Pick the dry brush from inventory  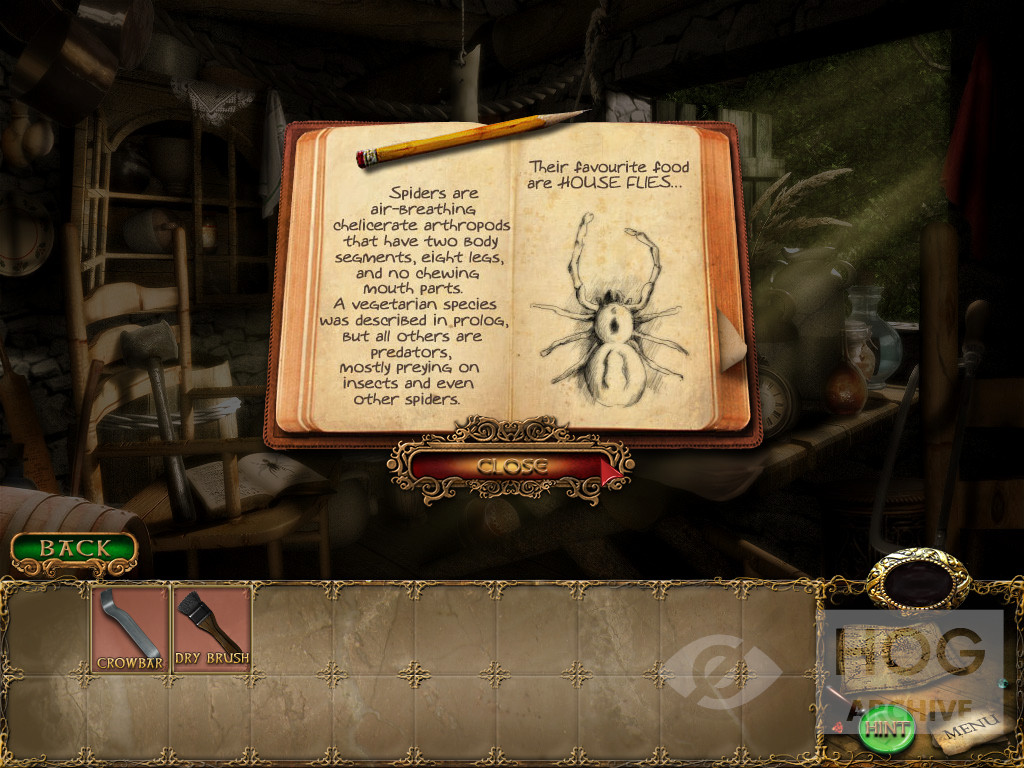(x=211, y=629)
